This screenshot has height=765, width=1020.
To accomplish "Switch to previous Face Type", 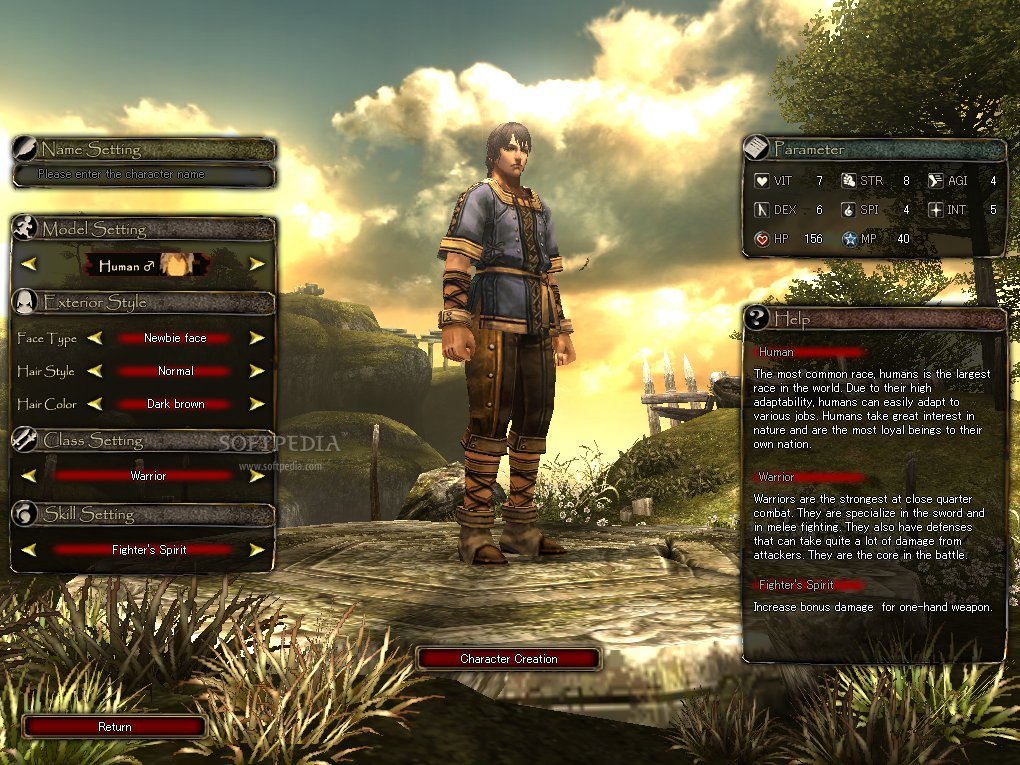I will tap(94, 338).
